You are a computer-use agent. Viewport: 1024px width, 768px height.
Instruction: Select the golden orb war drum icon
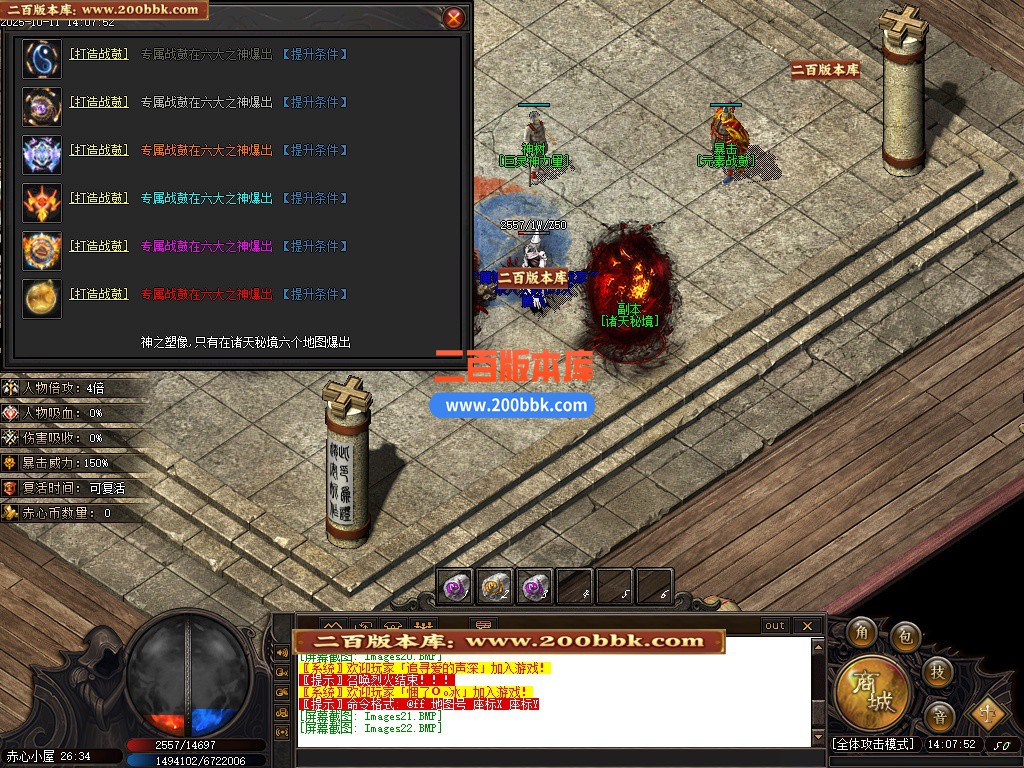tap(42, 299)
